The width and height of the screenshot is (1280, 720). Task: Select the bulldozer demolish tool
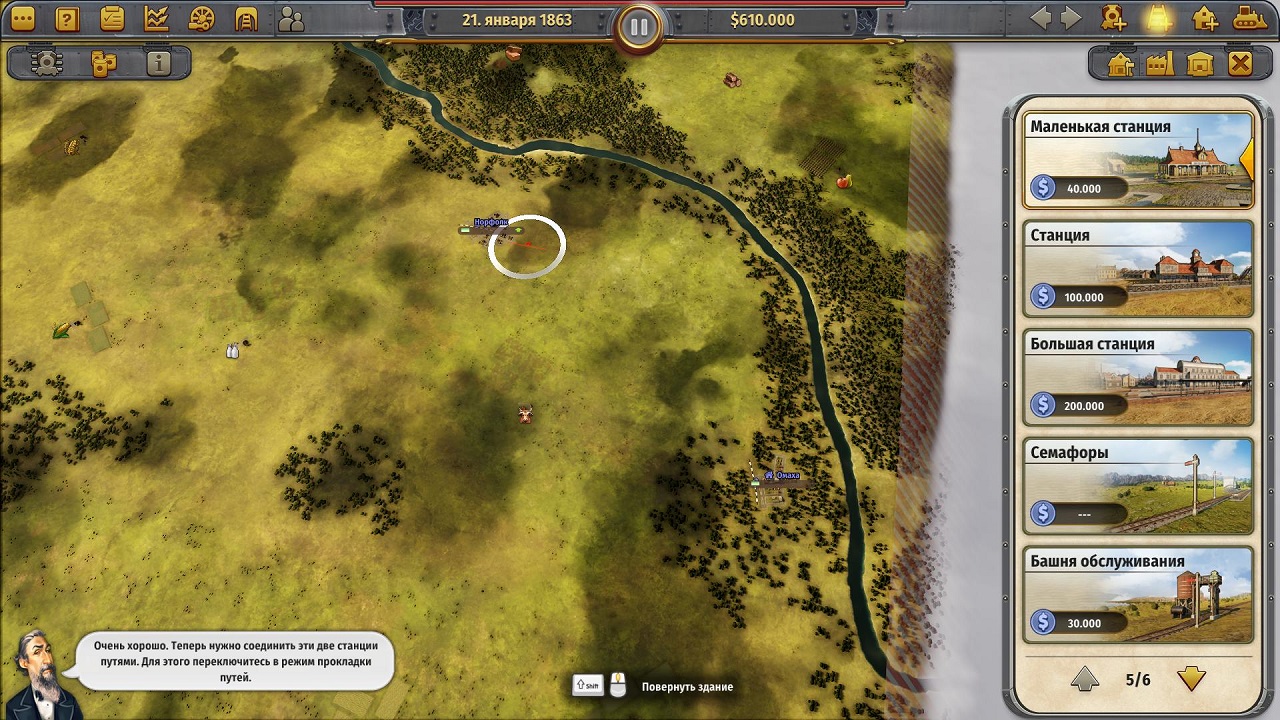click(1249, 18)
